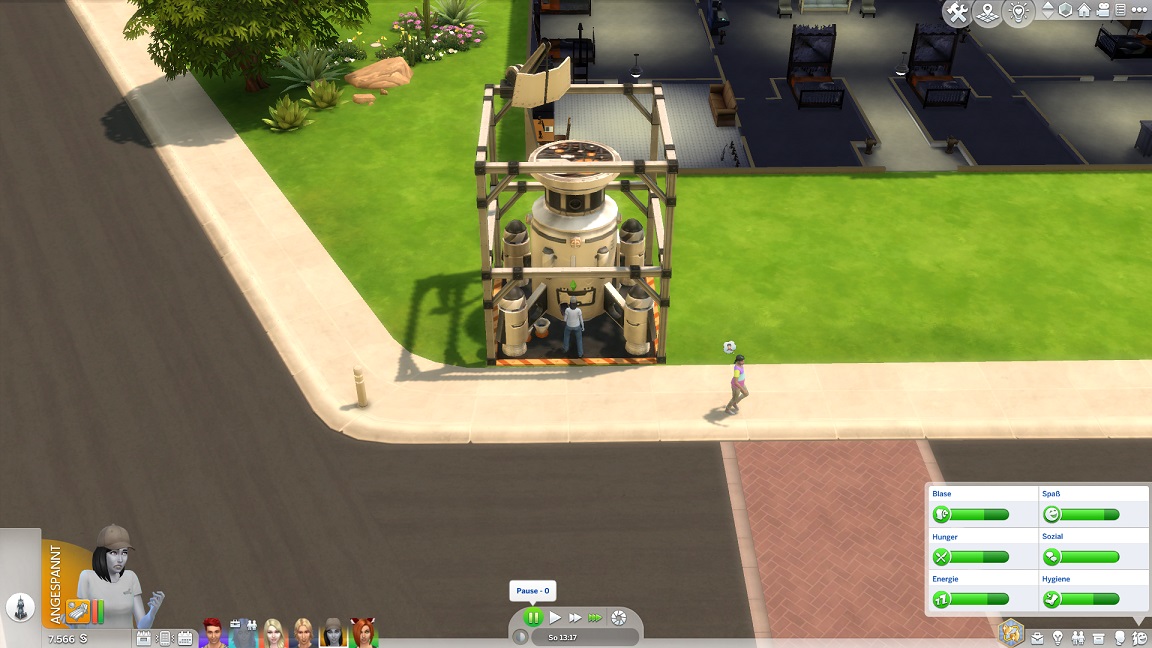Screen dimensions: 1152x648
Task: Set game speed to ultra fast
Action: pos(595,618)
